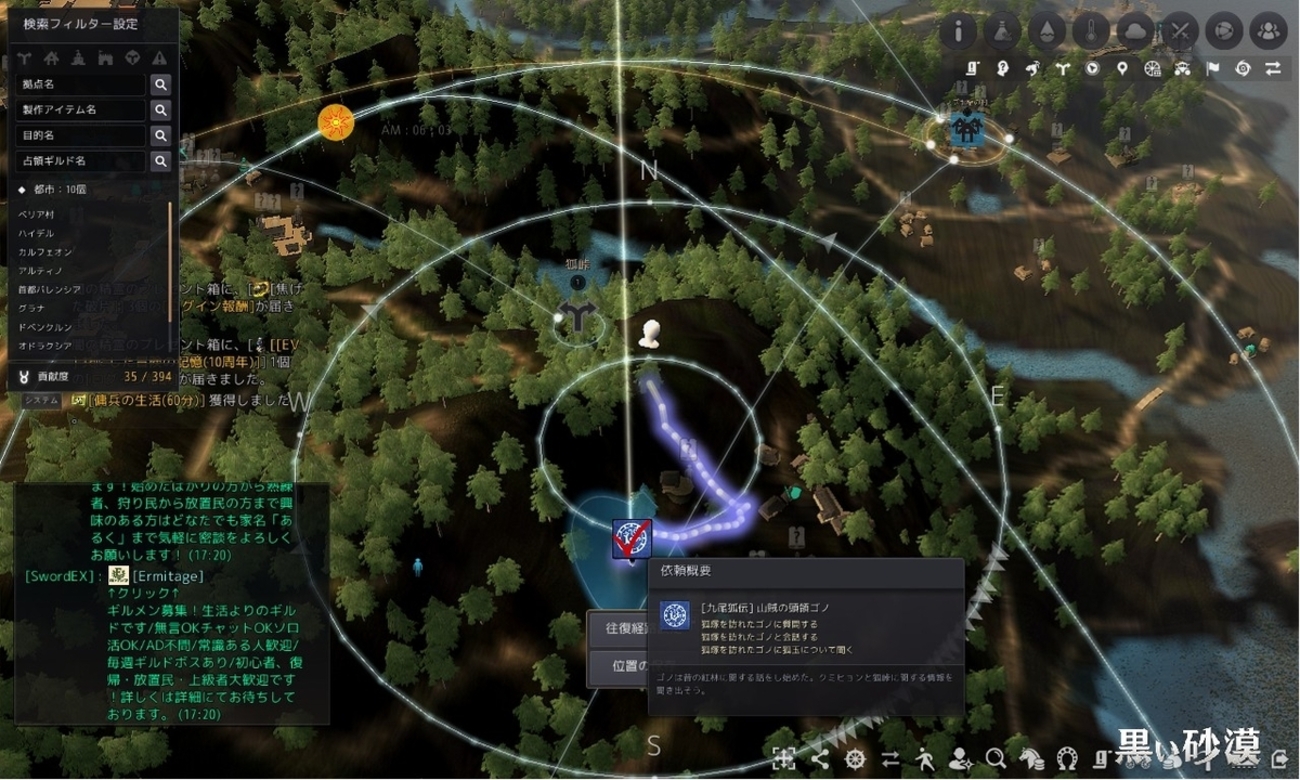Open the three-person group icon
This screenshot has height=780, width=1300.
click(x=1269, y=31)
